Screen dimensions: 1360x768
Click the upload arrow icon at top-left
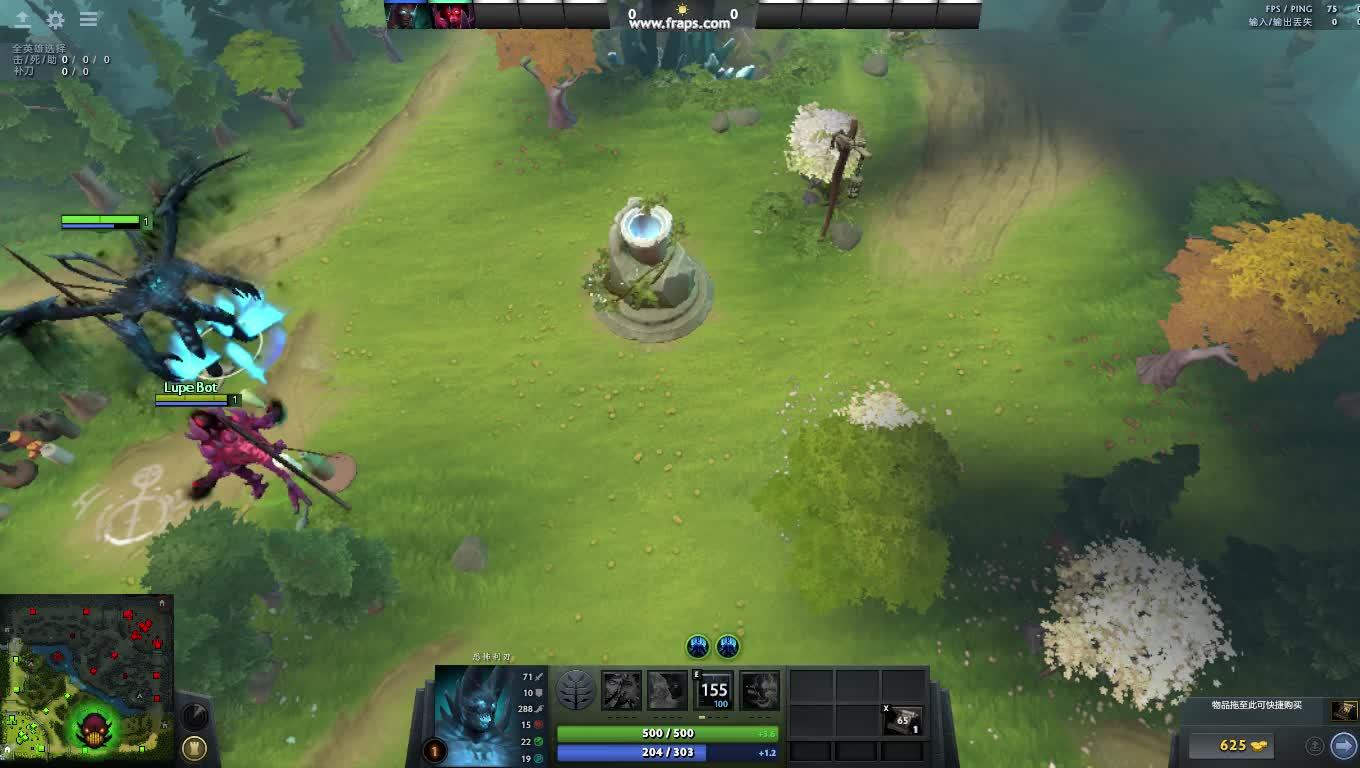click(x=22, y=19)
